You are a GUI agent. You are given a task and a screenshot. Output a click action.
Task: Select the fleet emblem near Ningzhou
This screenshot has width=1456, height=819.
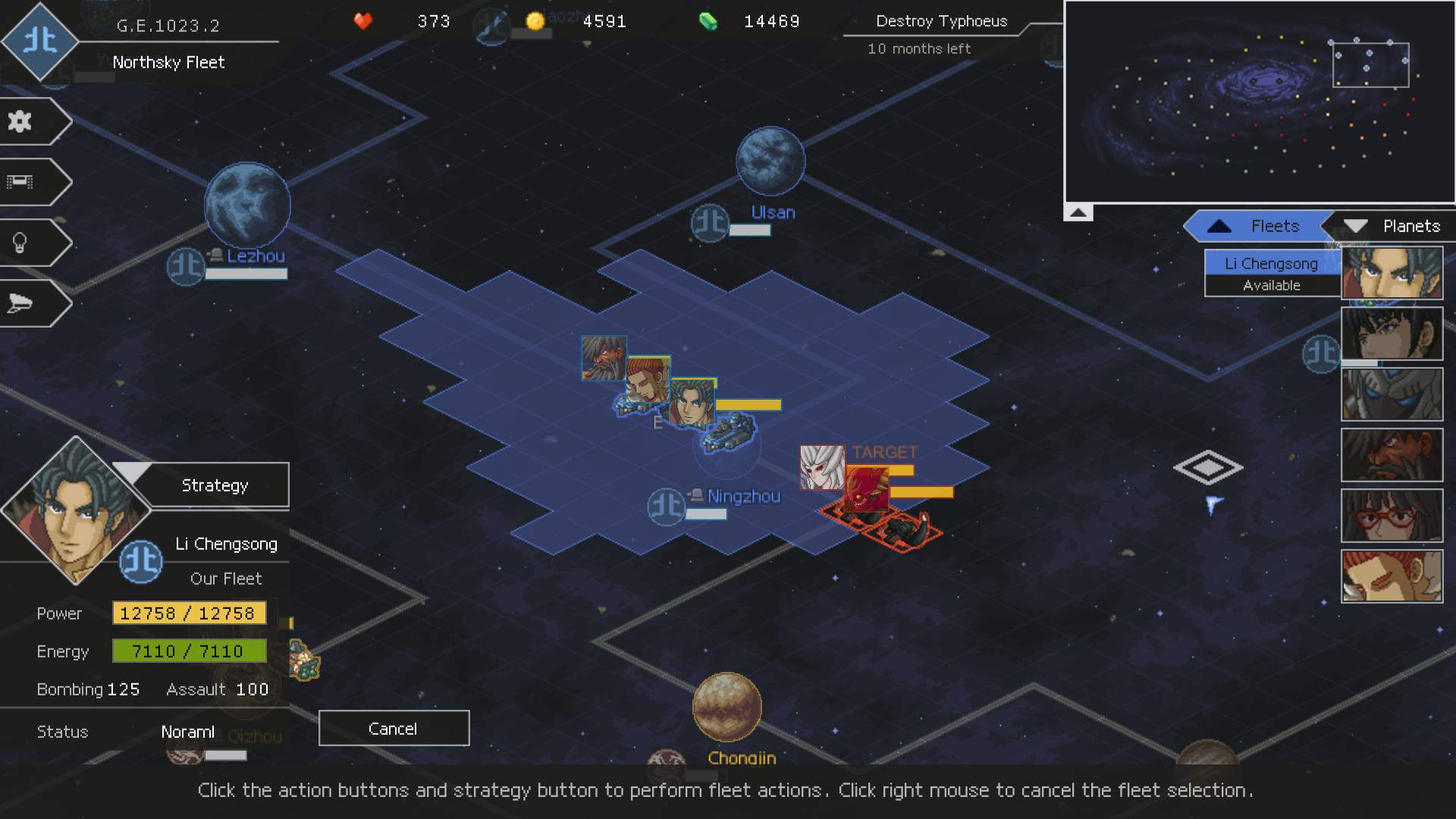coord(667,506)
